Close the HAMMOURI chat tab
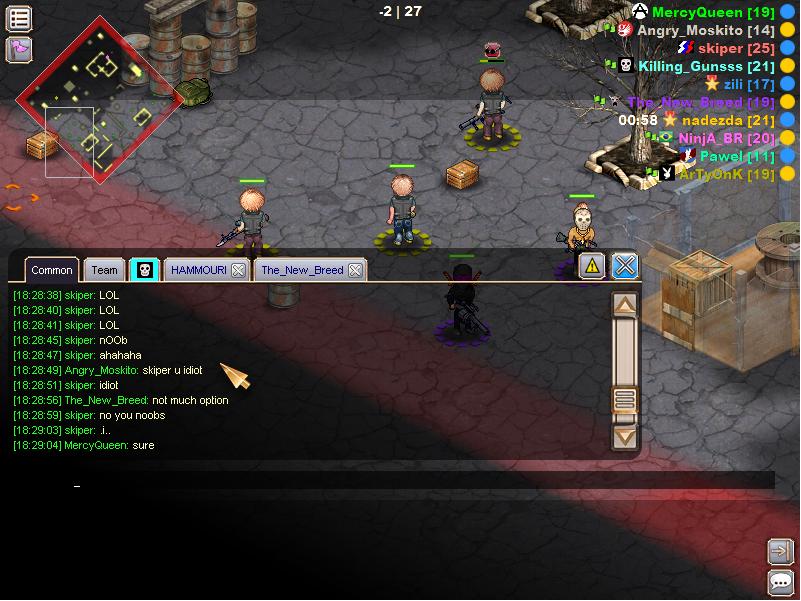This screenshot has width=801, height=601. click(x=238, y=270)
